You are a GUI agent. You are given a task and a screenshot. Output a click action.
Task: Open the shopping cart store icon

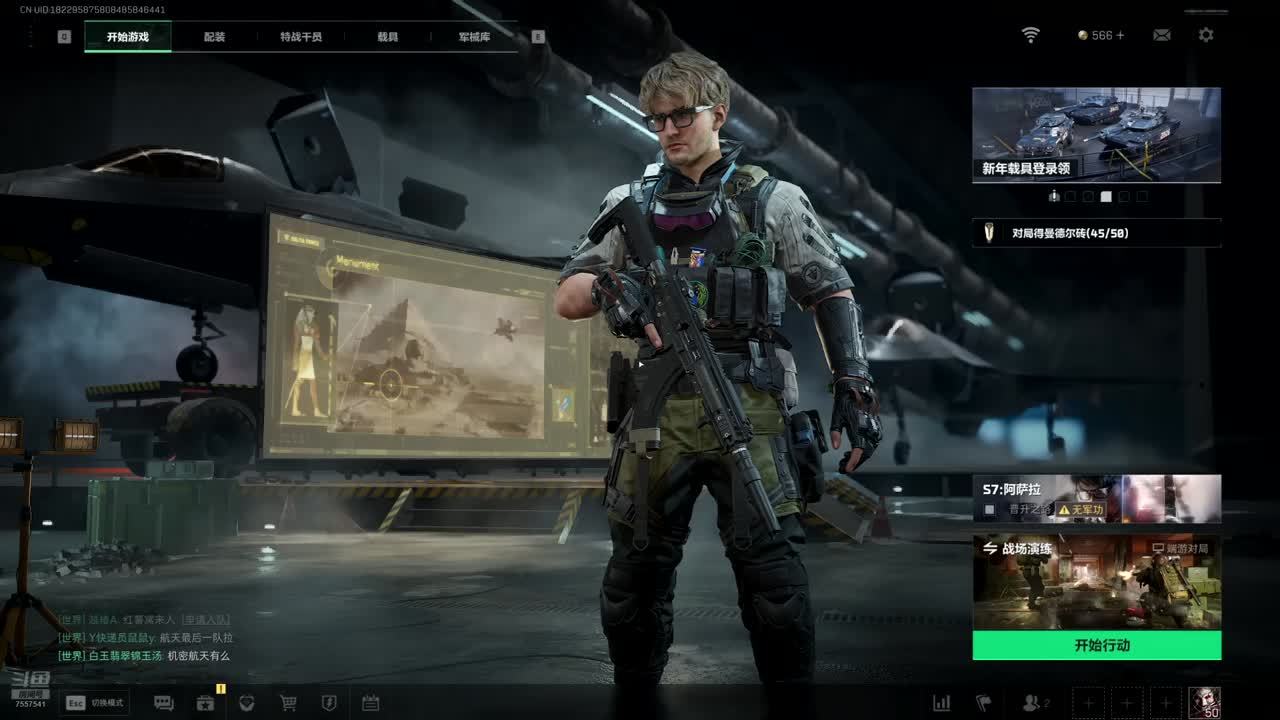288,703
